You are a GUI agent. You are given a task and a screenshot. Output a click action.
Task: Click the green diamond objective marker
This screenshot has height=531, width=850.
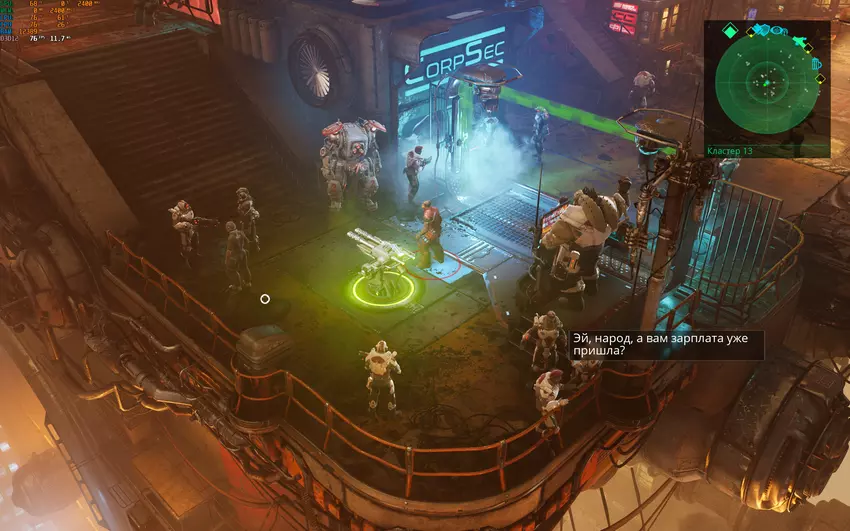(x=730, y=33)
